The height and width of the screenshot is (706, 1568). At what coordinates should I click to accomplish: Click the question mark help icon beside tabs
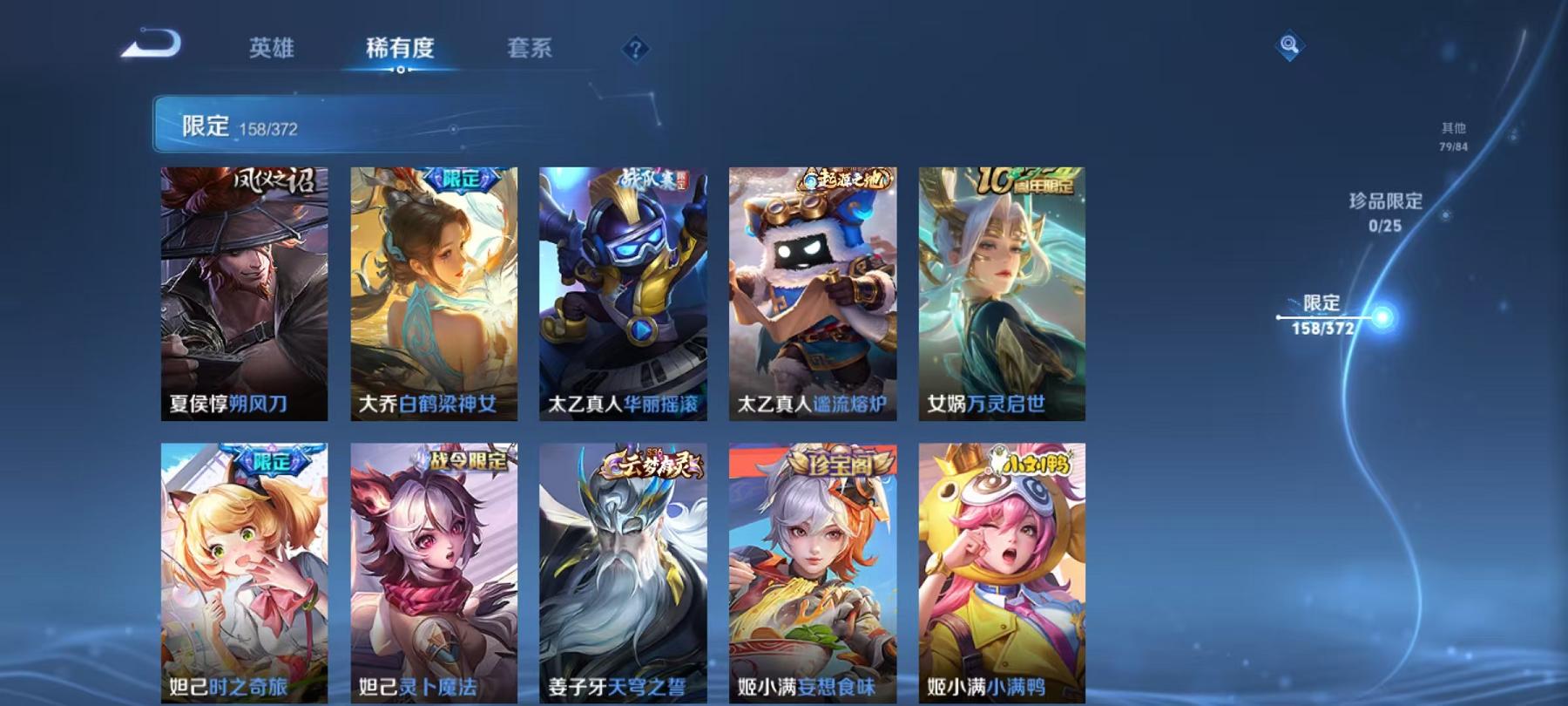[x=635, y=50]
